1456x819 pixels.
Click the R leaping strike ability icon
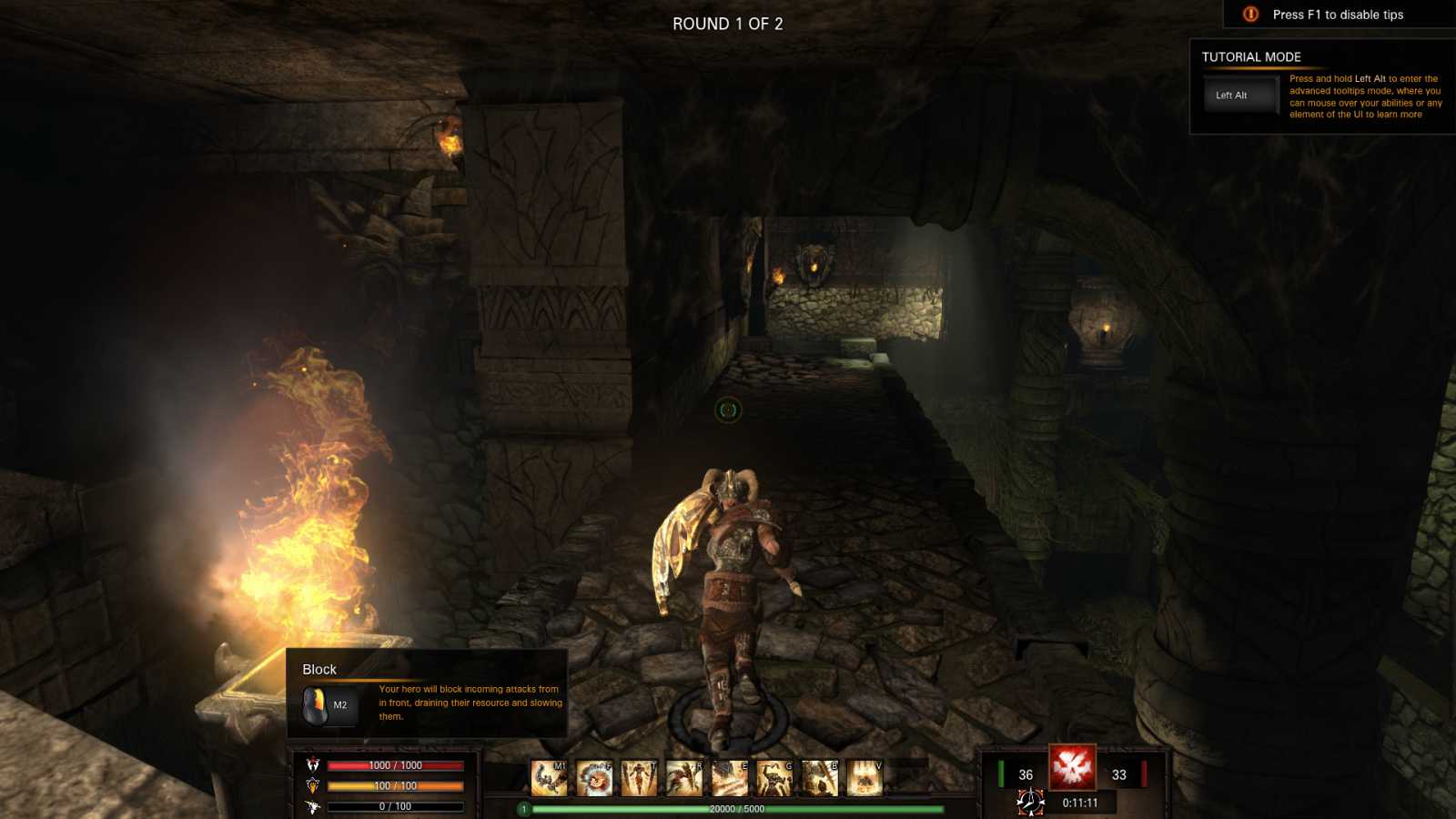682,776
